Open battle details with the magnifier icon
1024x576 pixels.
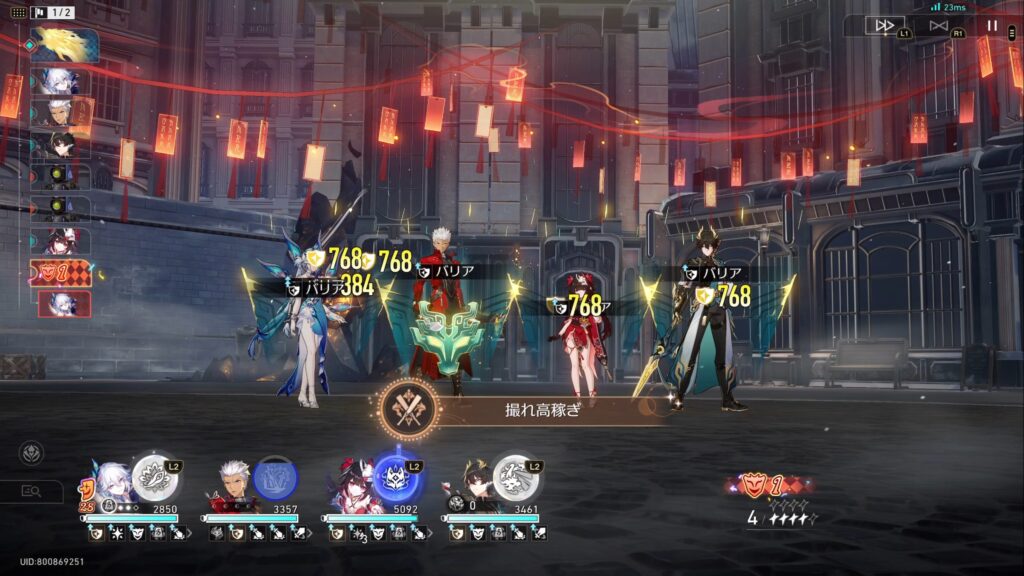(31, 491)
